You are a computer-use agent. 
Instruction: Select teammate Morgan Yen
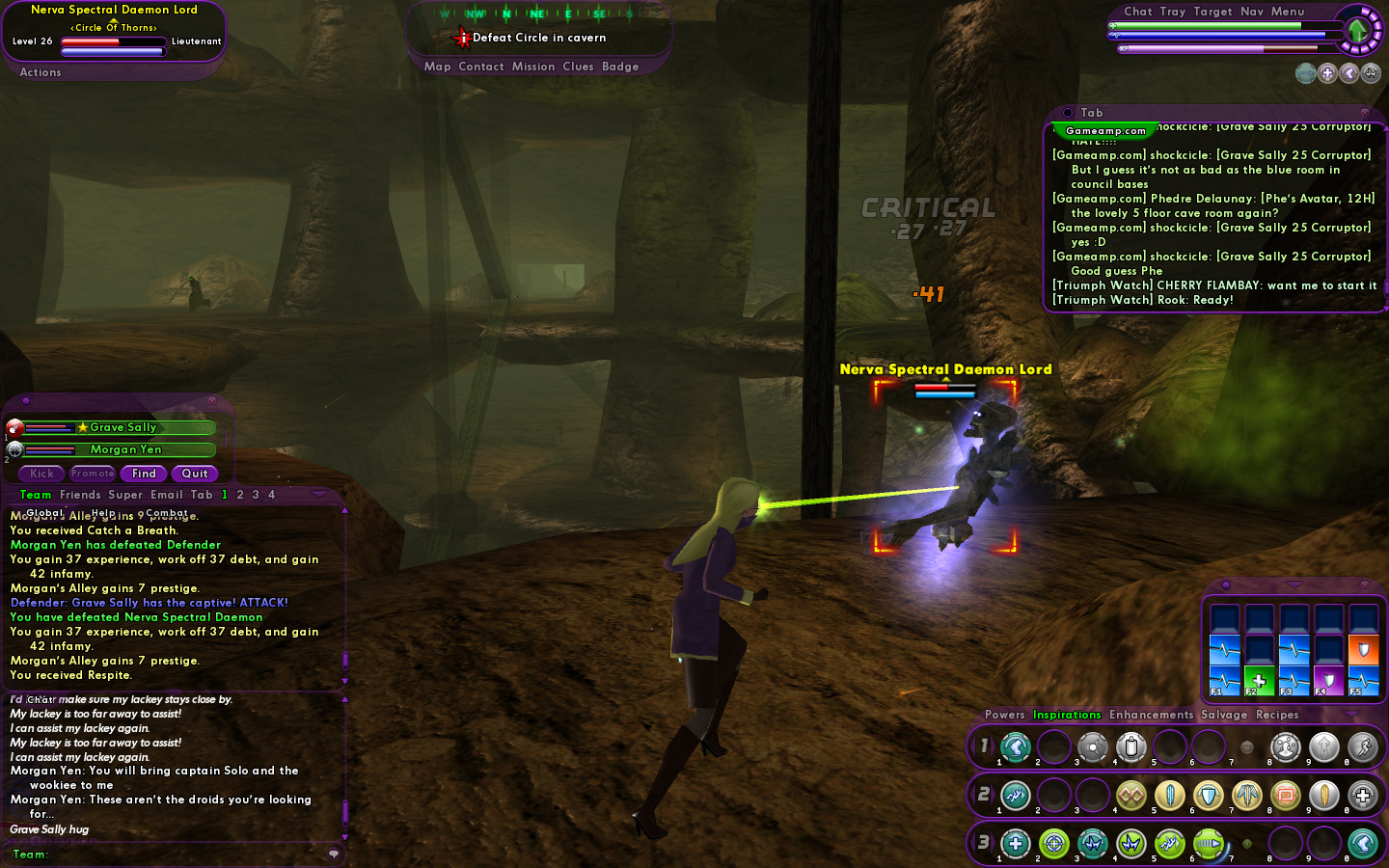125,449
